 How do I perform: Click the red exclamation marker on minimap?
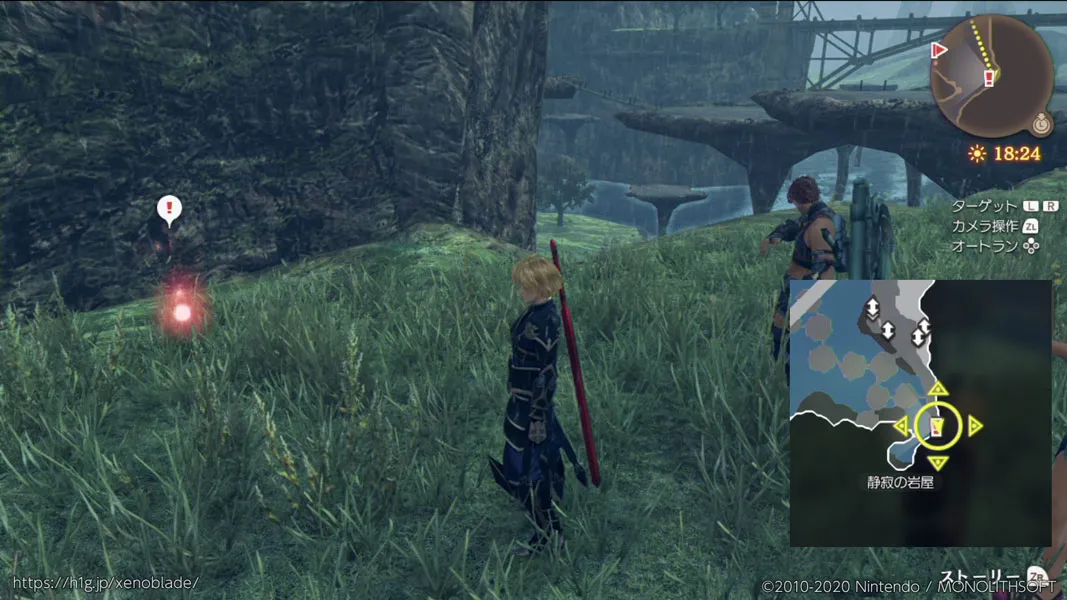(x=989, y=77)
